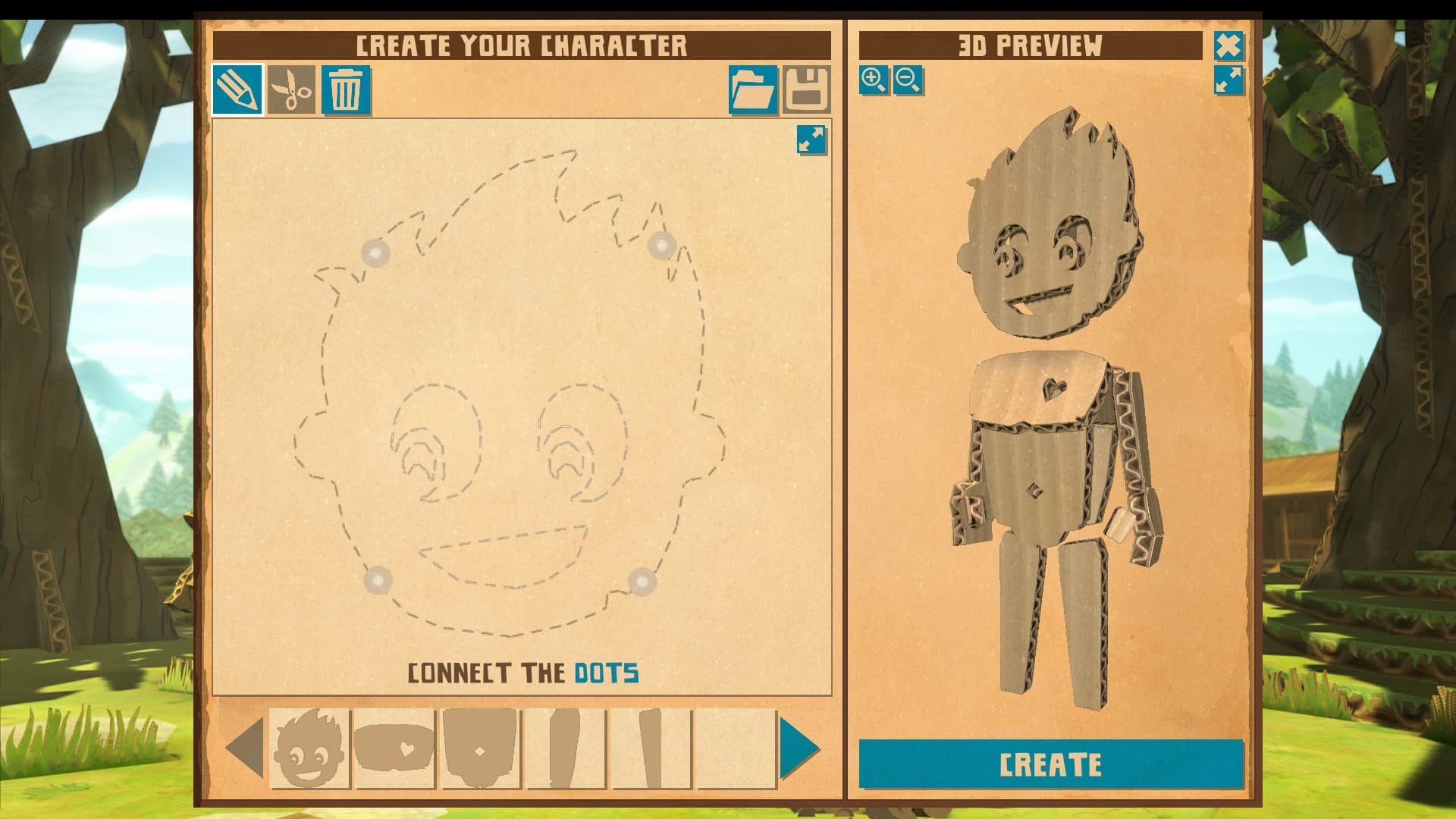Expand the 3D preview to fullscreen
The height and width of the screenshot is (819, 1456).
1230,78
